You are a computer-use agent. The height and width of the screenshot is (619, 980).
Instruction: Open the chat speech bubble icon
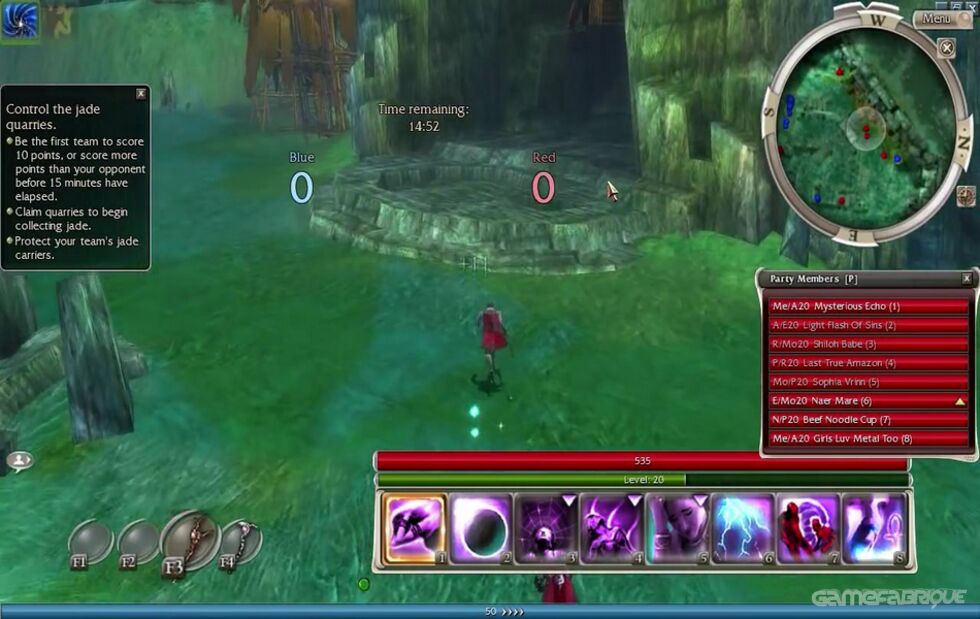click(19, 460)
